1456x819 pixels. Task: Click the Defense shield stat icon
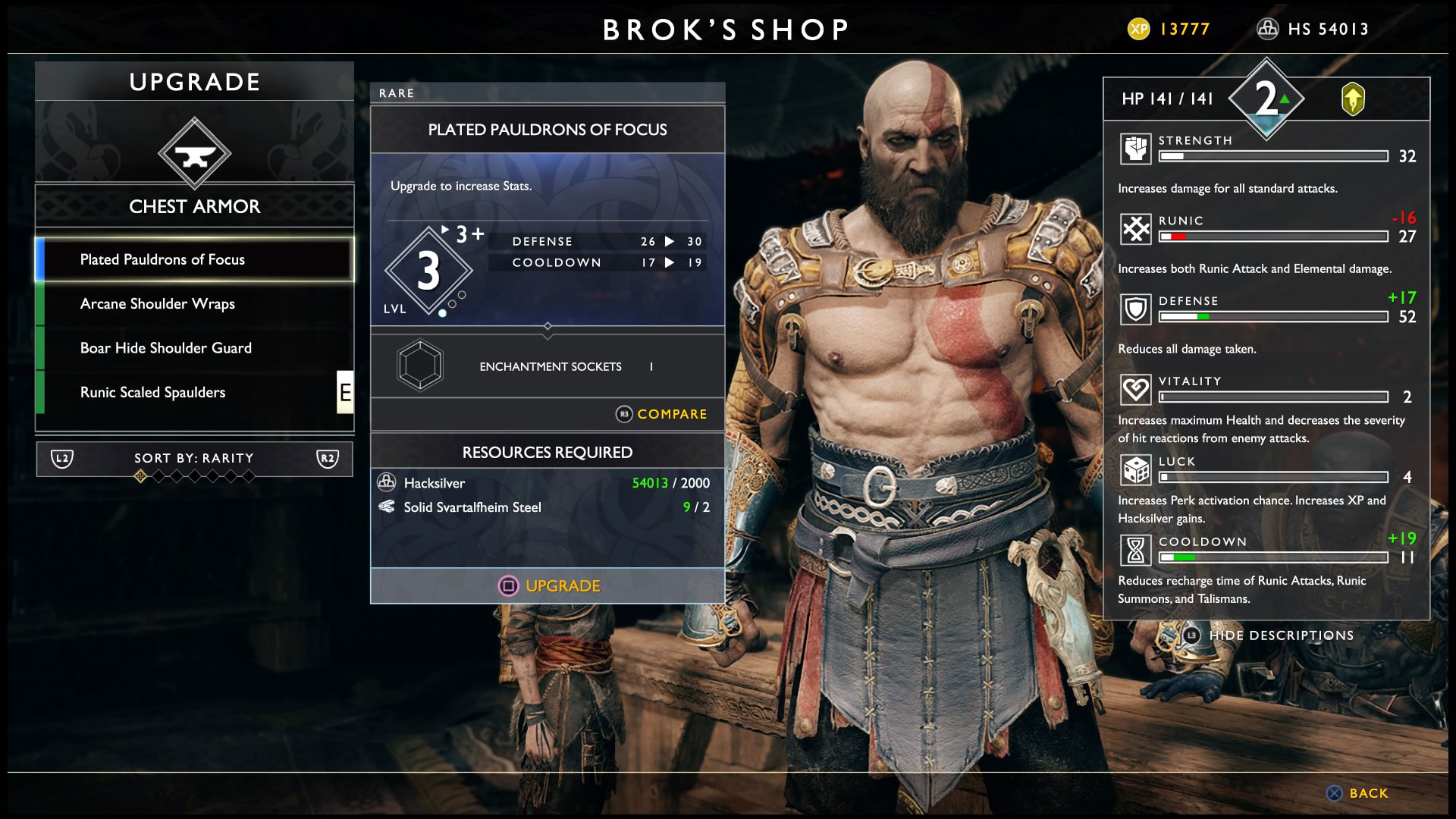click(1135, 309)
